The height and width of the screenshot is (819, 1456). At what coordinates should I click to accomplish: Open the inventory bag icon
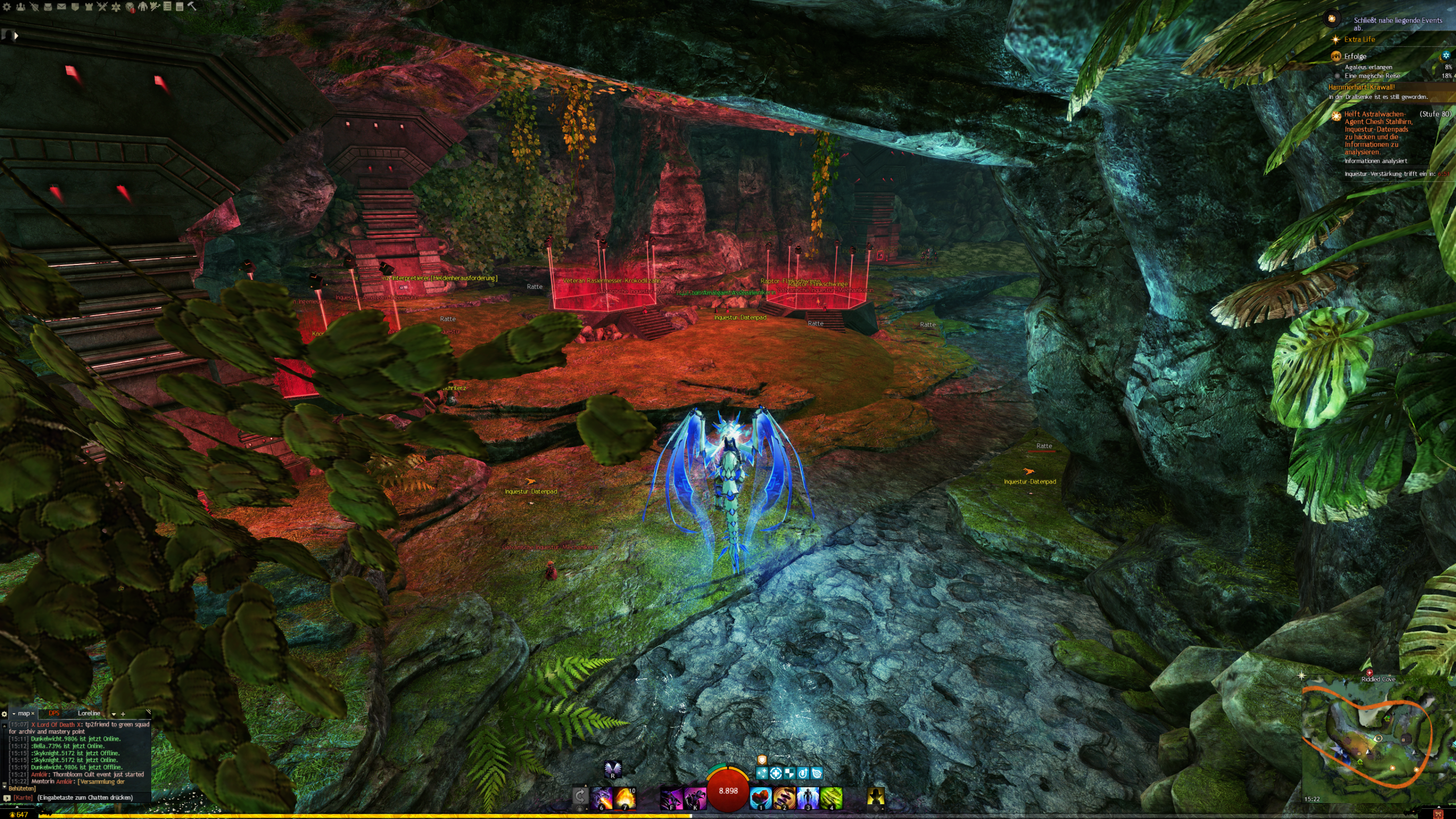48,7
